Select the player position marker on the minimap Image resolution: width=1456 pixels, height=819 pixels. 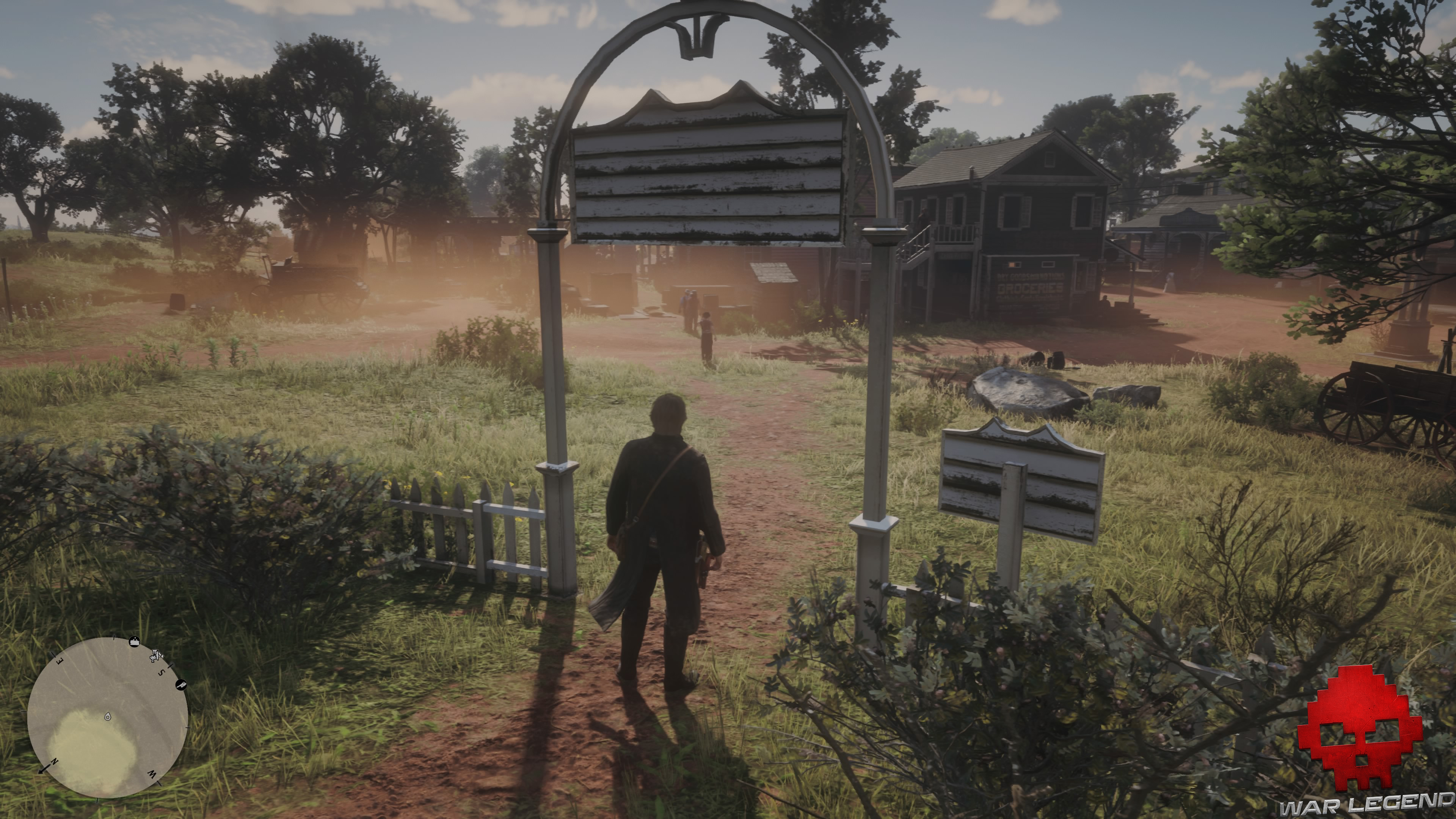point(107,718)
